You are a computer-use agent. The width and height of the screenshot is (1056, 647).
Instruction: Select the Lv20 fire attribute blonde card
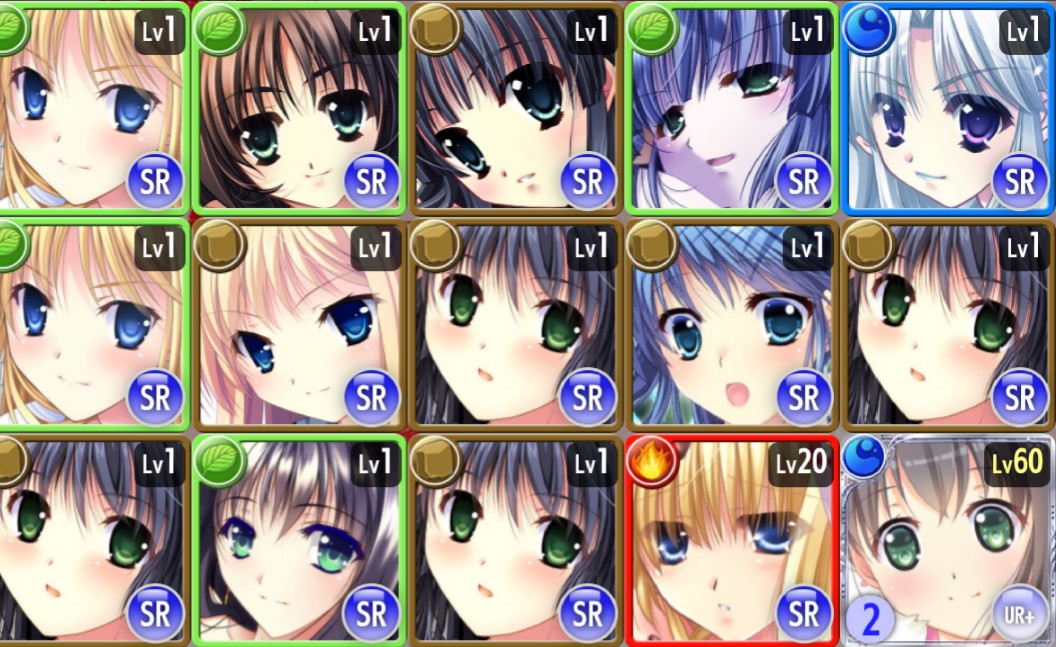click(731, 540)
